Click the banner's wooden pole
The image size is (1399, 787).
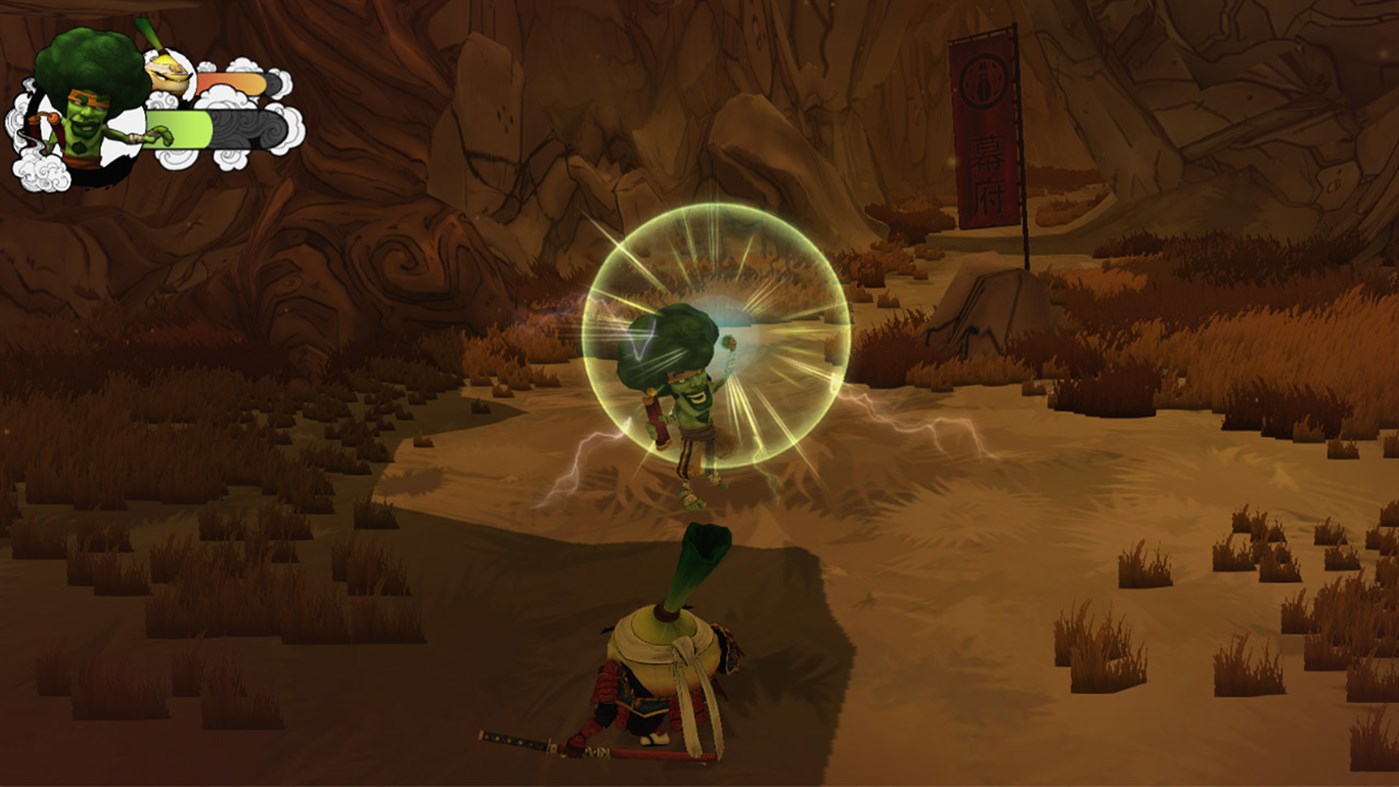[x=1022, y=220]
